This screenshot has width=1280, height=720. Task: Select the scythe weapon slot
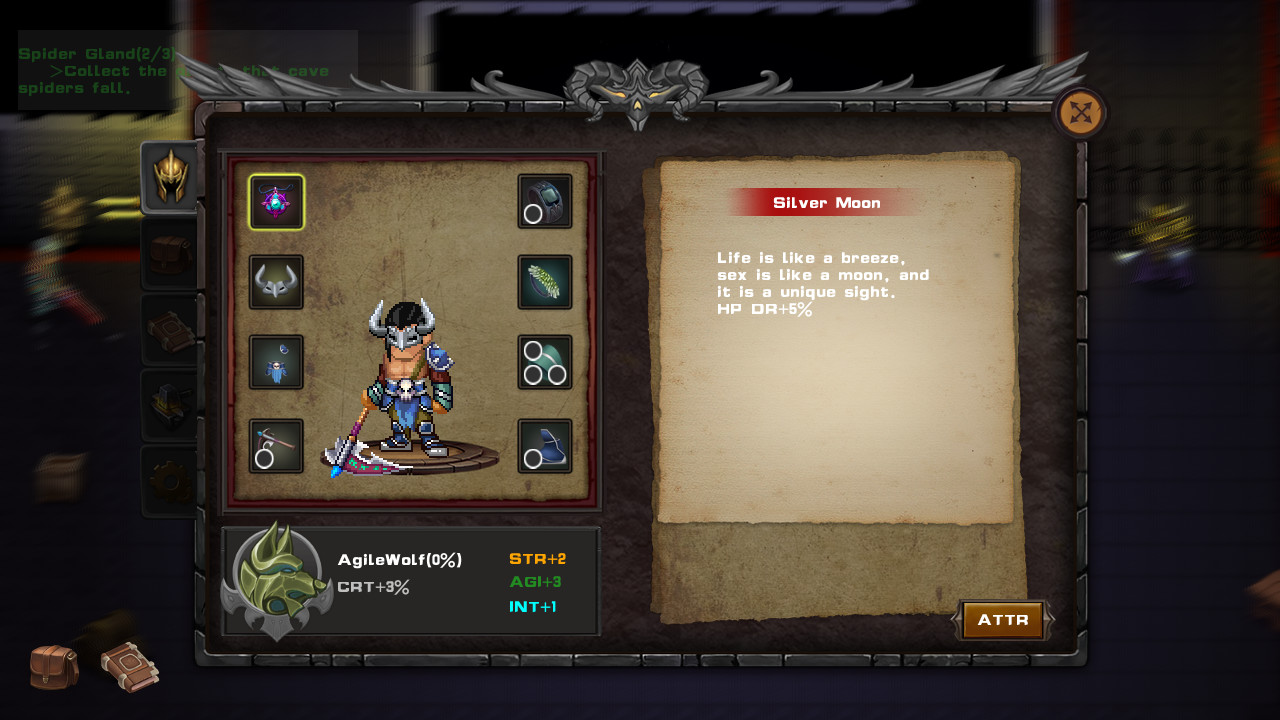276,446
